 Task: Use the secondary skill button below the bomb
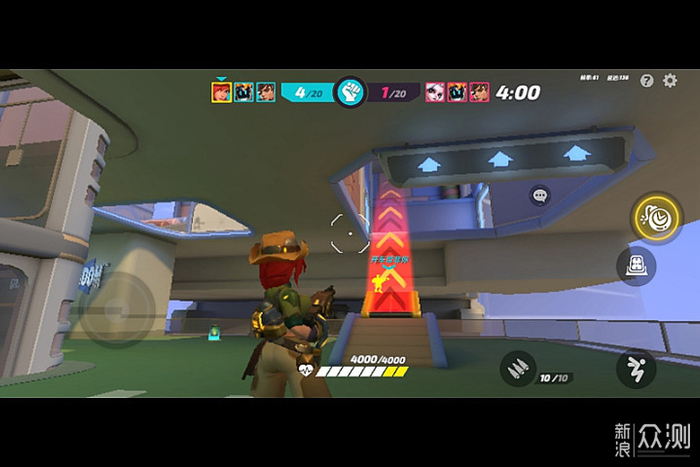(637, 265)
